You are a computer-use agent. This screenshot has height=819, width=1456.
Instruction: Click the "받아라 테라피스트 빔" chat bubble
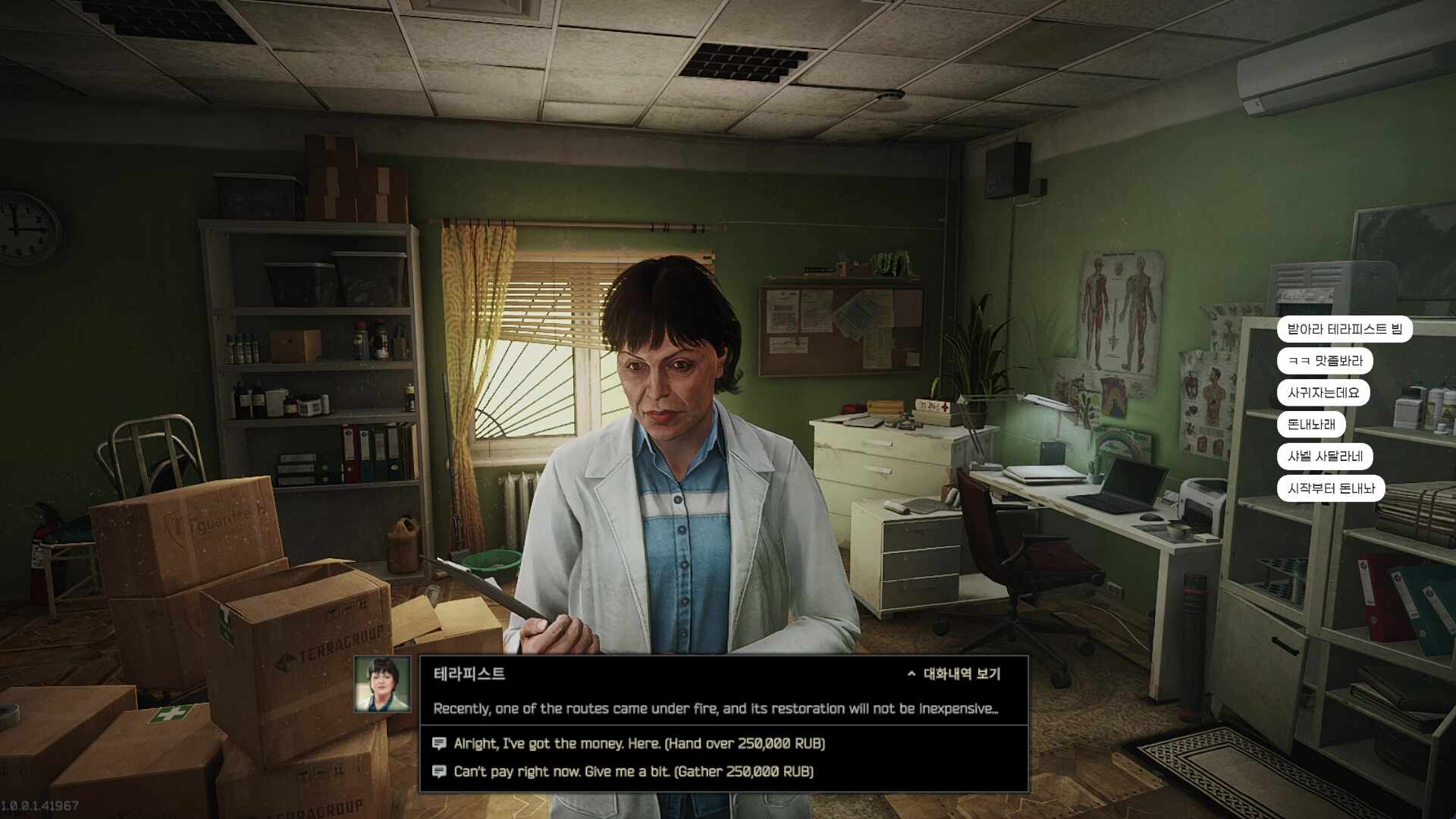click(x=1344, y=329)
